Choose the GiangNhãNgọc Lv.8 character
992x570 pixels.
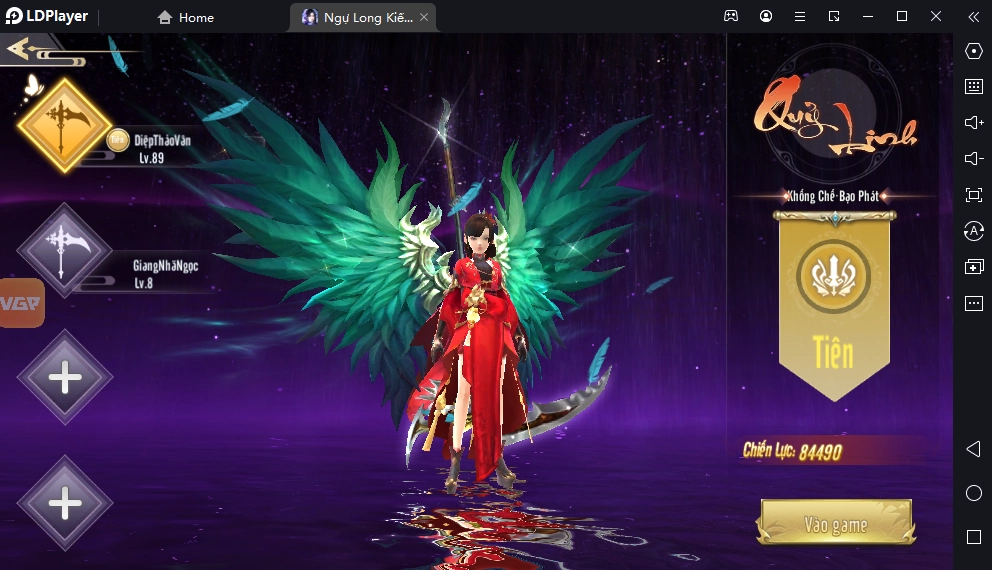click(65, 250)
